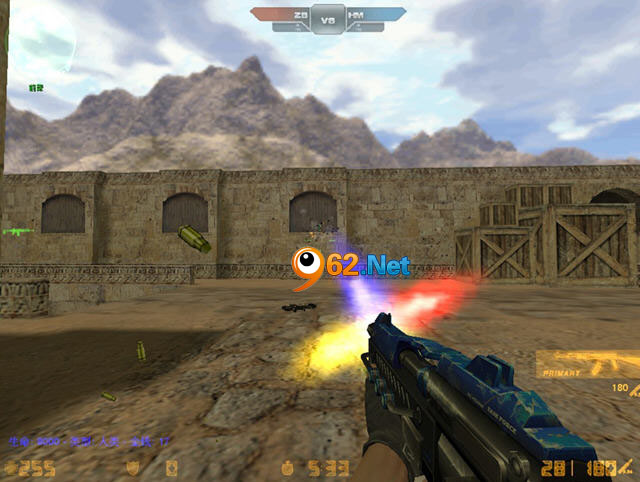Click the kevlar armor shield icon
The width and height of the screenshot is (640, 482).
point(132,467)
